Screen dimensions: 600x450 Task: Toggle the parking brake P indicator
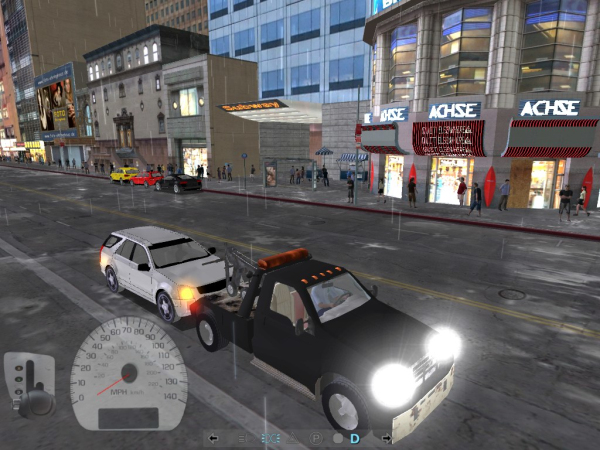316,438
